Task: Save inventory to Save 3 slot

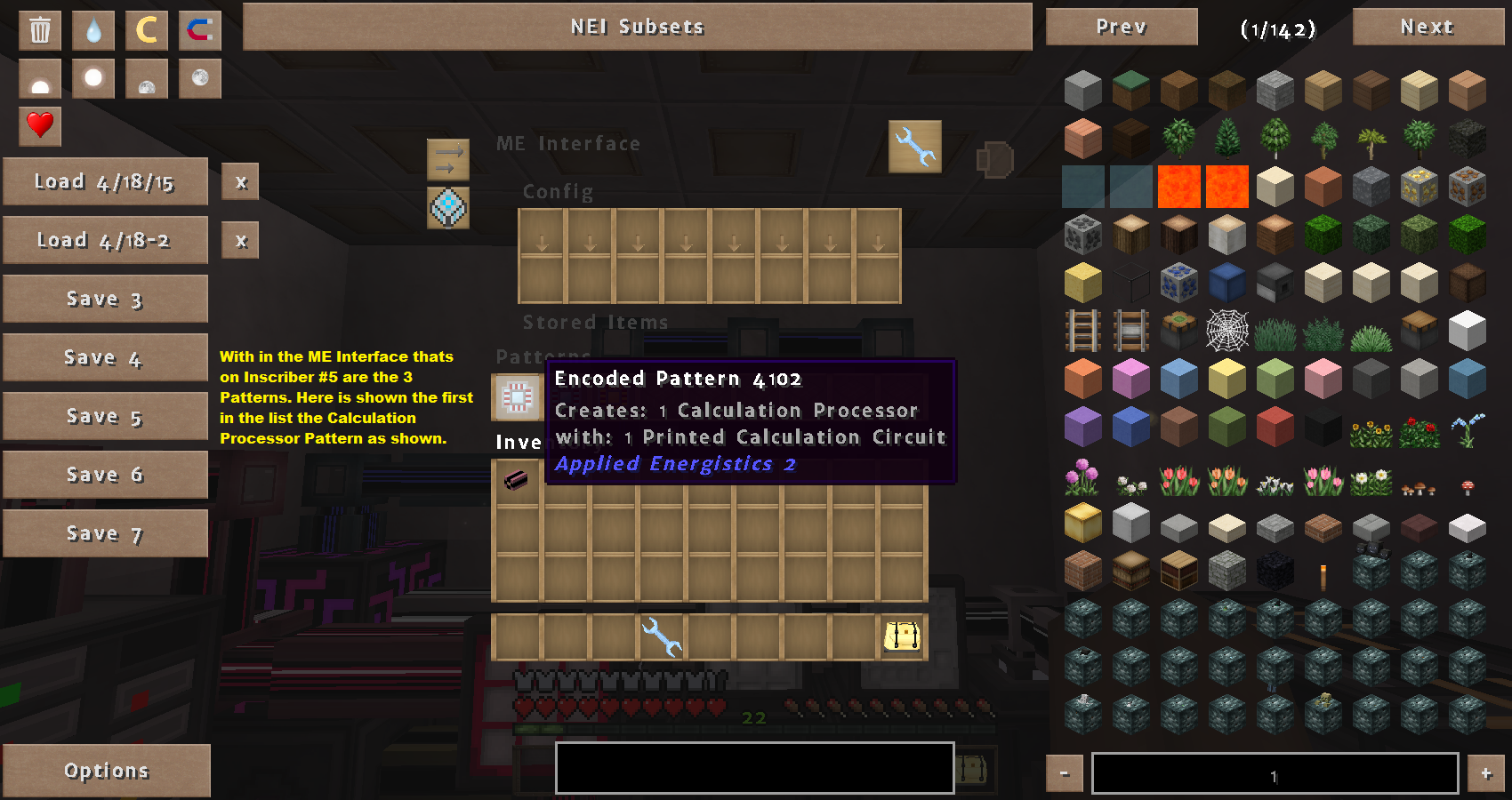Action: pyautogui.click(x=105, y=299)
